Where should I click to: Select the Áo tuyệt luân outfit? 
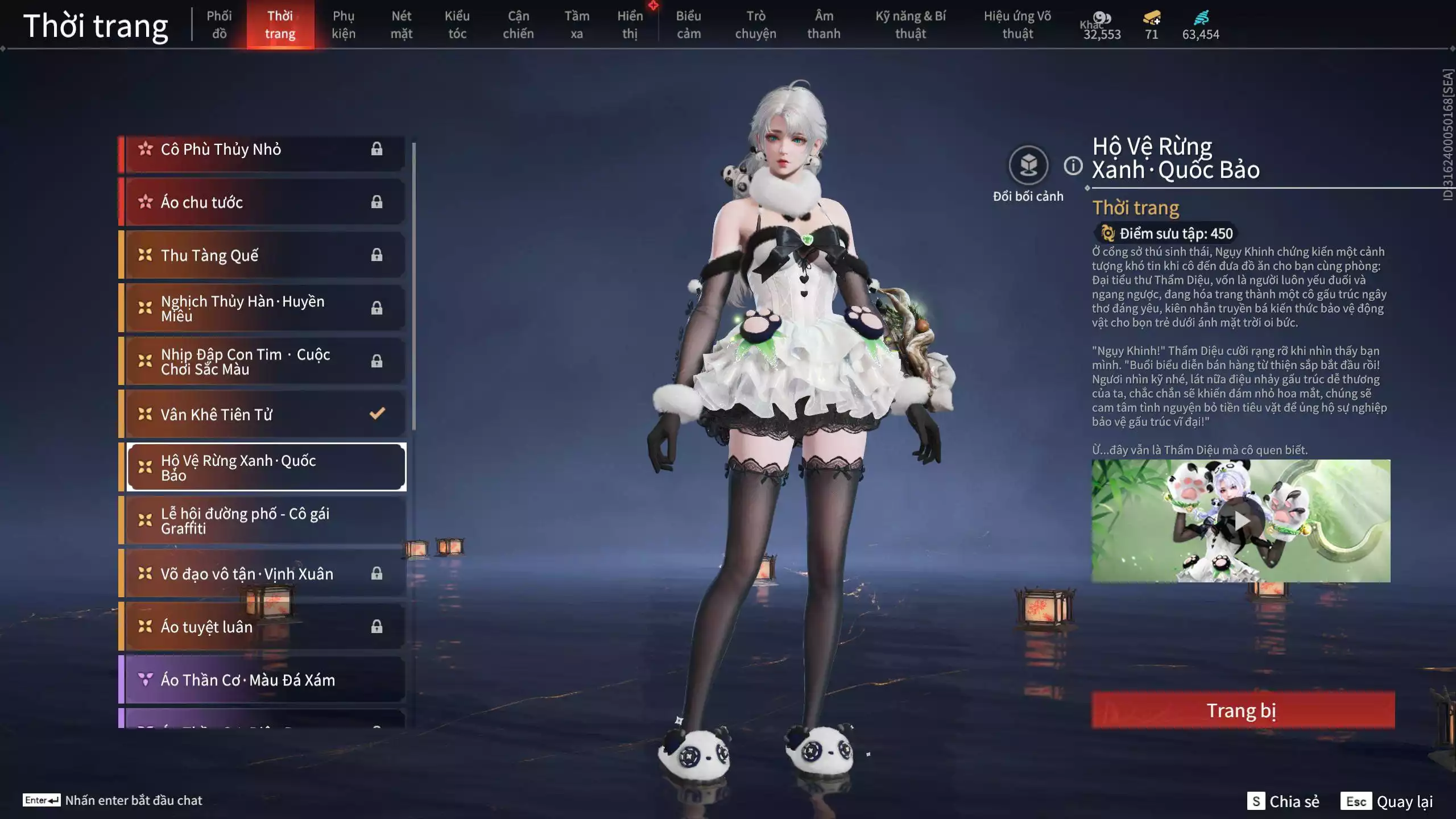263,626
